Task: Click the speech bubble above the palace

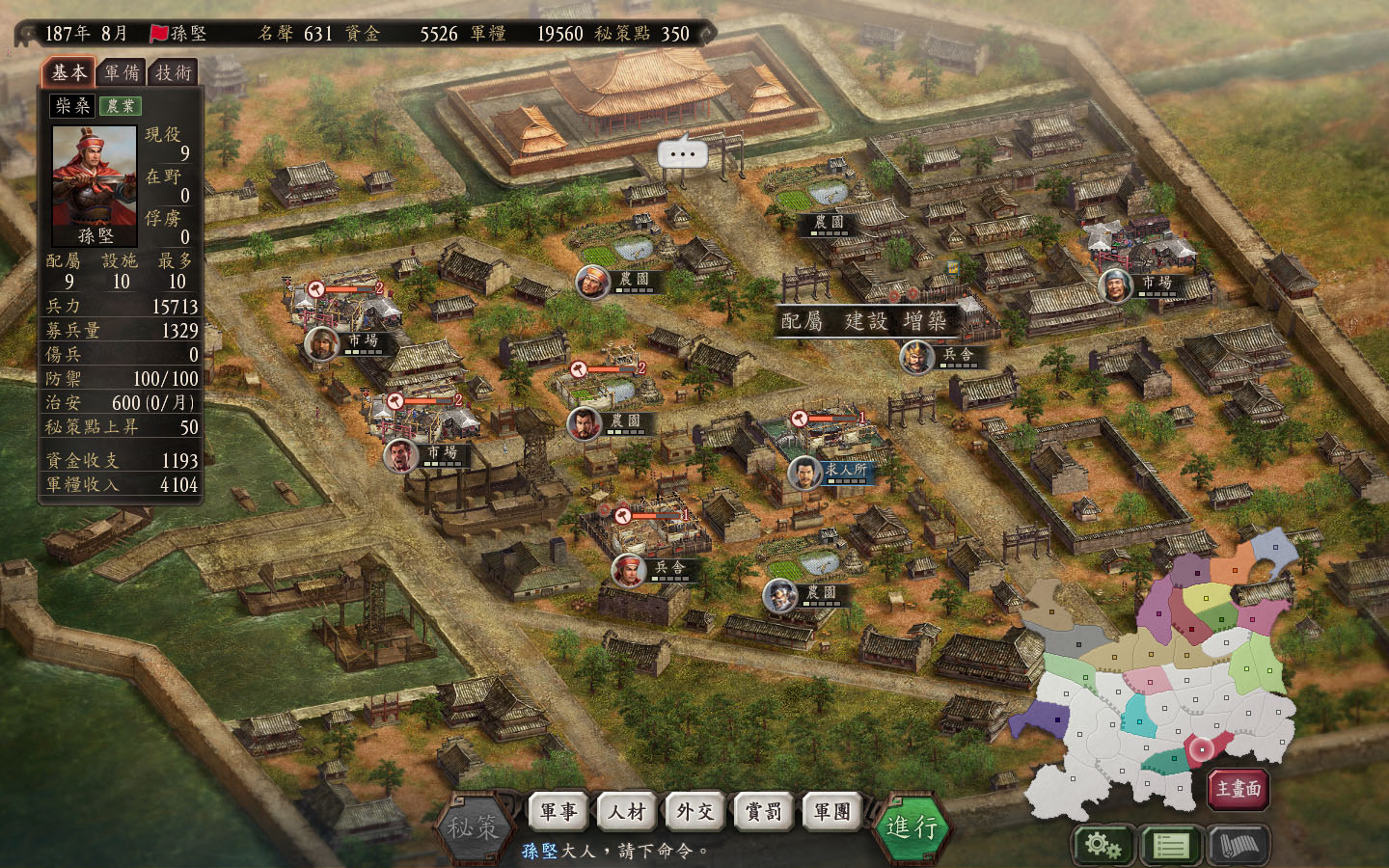Action: (682, 153)
